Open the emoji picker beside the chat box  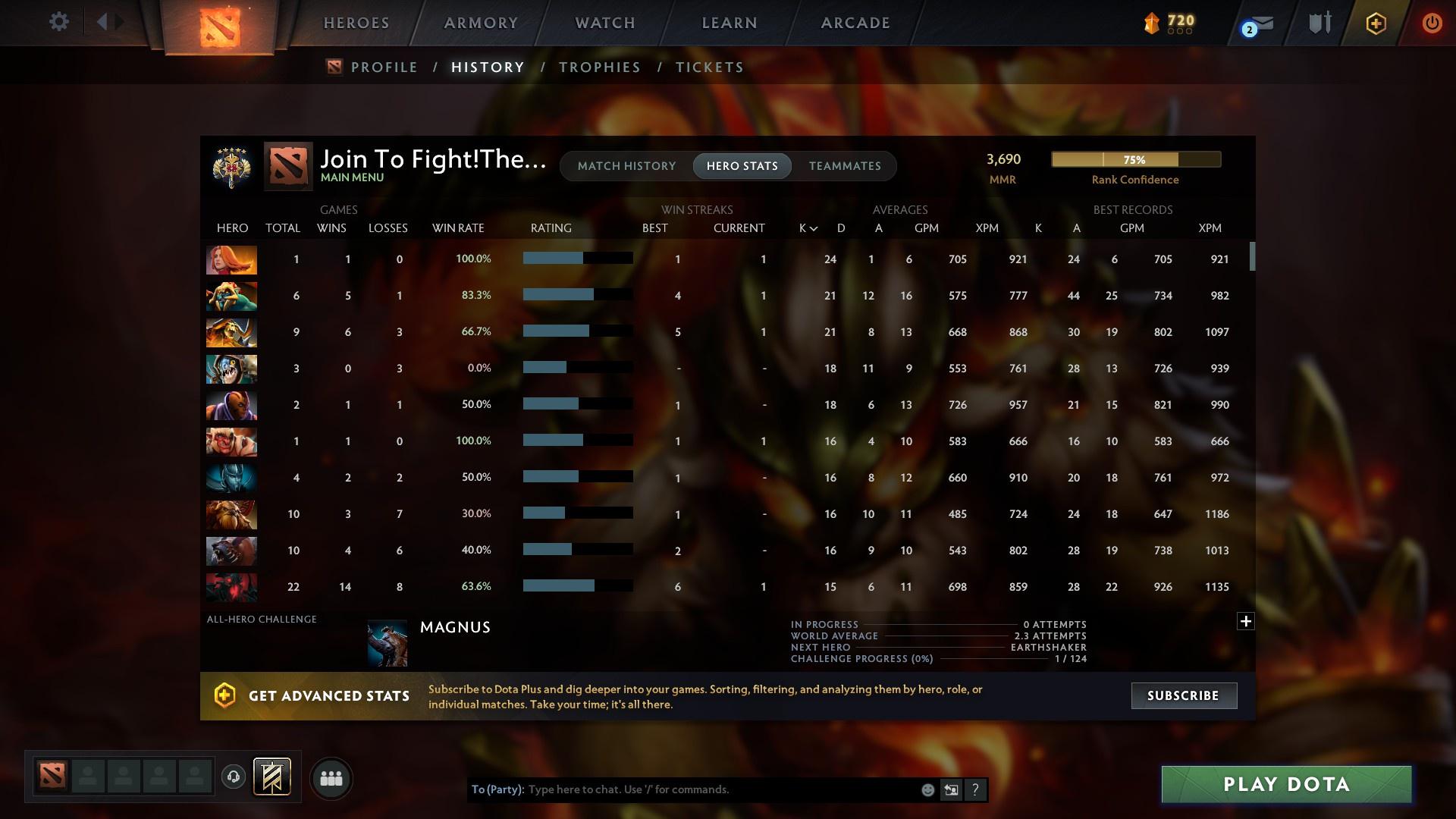927,789
